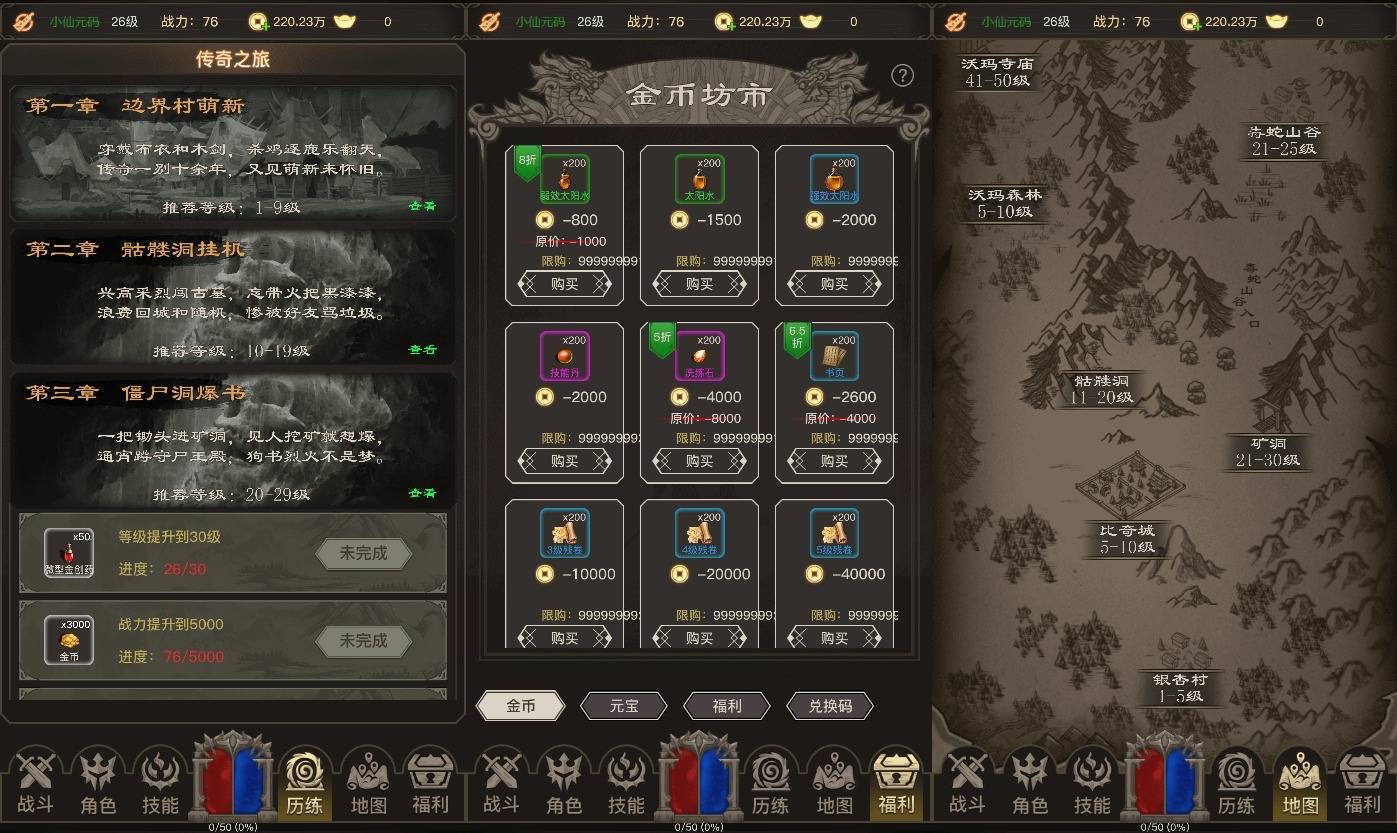The width and height of the screenshot is (1397, 833).
Task: Open the help question mark icon
Action: click(902, 75)
